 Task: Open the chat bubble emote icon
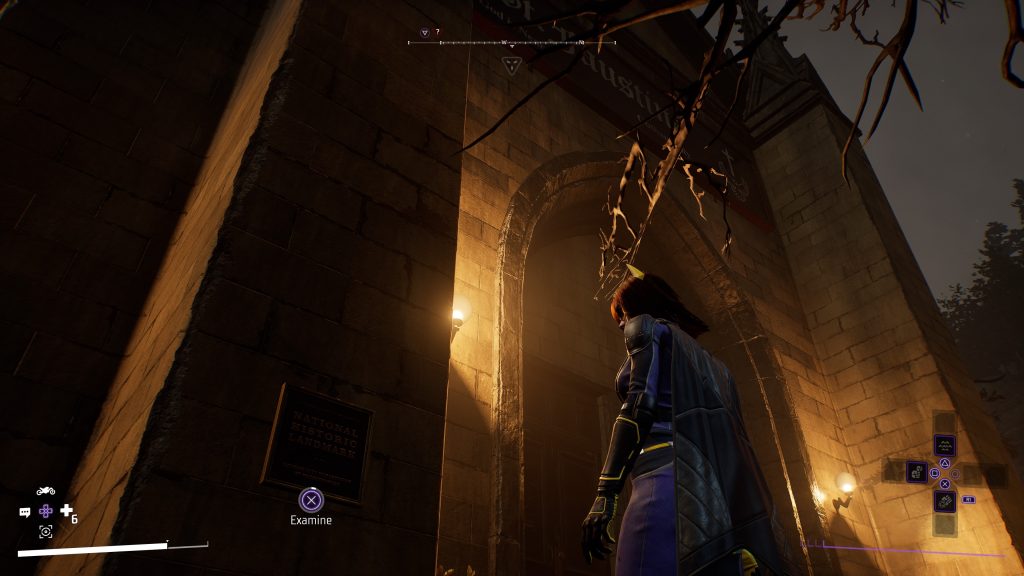click(25, 512)
